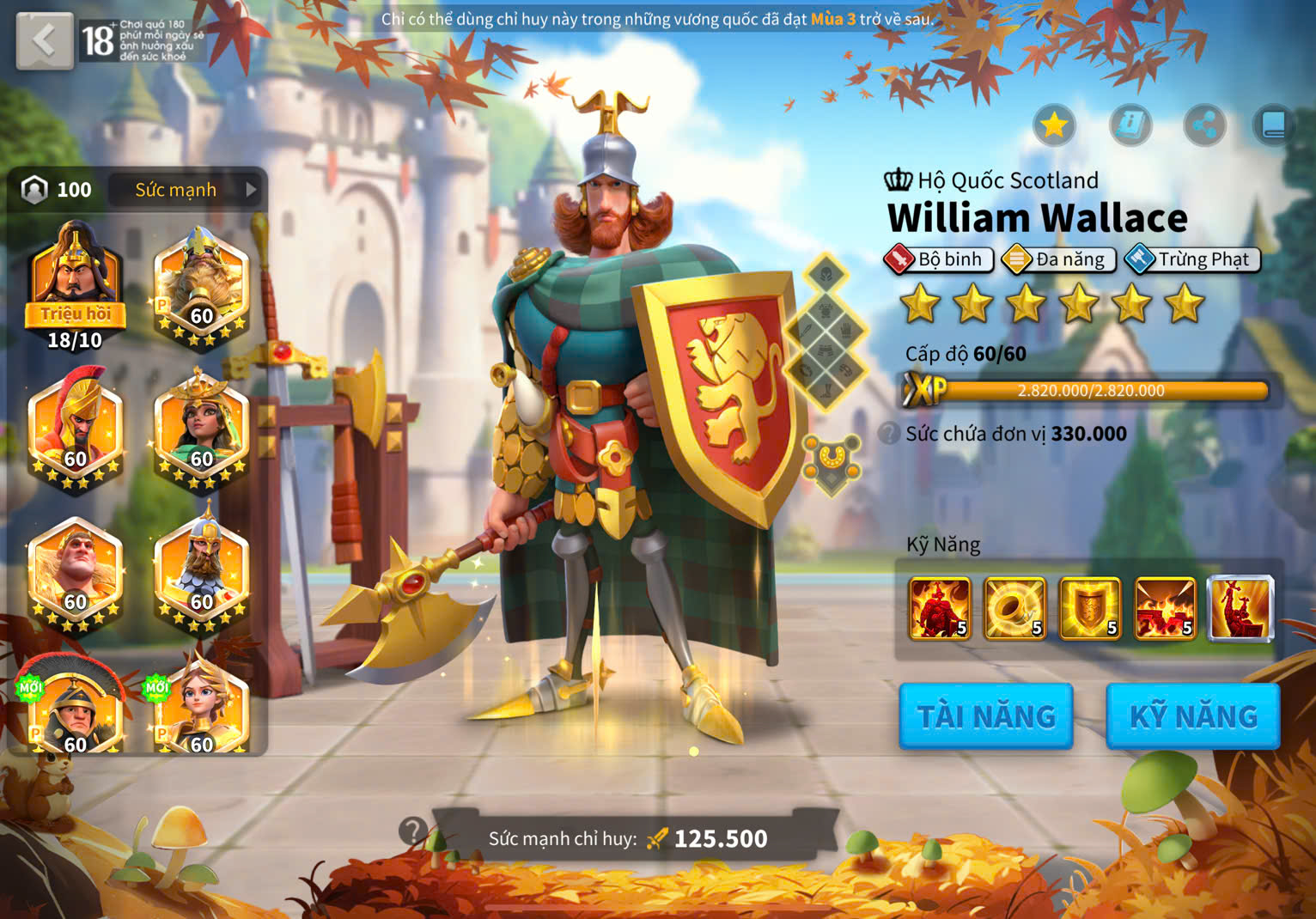1316x919 pixels.
Task: Select the first red warrior skill icon
Action: point(940,608)
